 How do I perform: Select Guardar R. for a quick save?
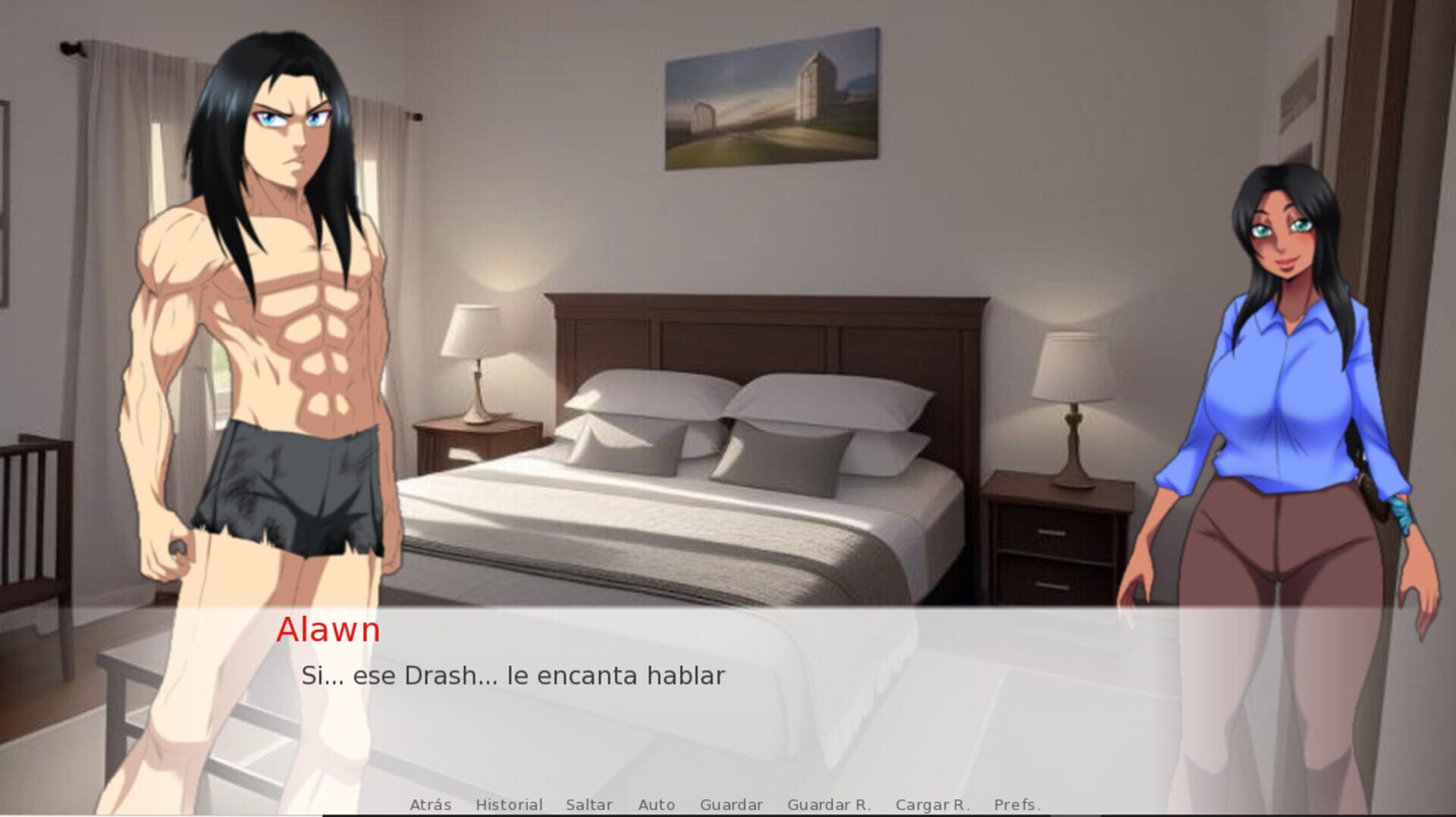point(830,805)
